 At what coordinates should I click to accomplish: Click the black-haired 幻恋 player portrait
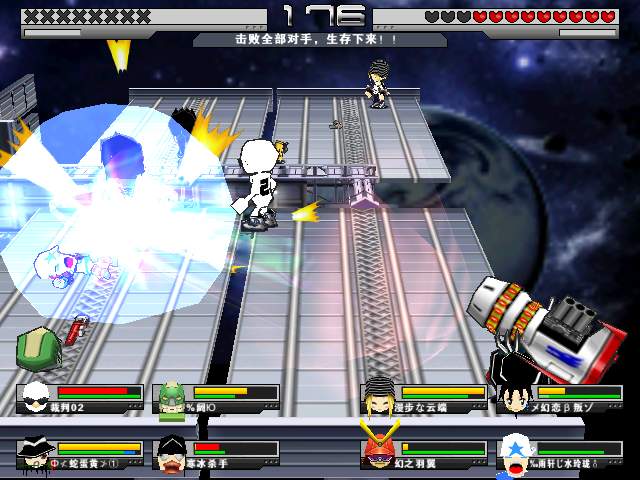point(515,395)
